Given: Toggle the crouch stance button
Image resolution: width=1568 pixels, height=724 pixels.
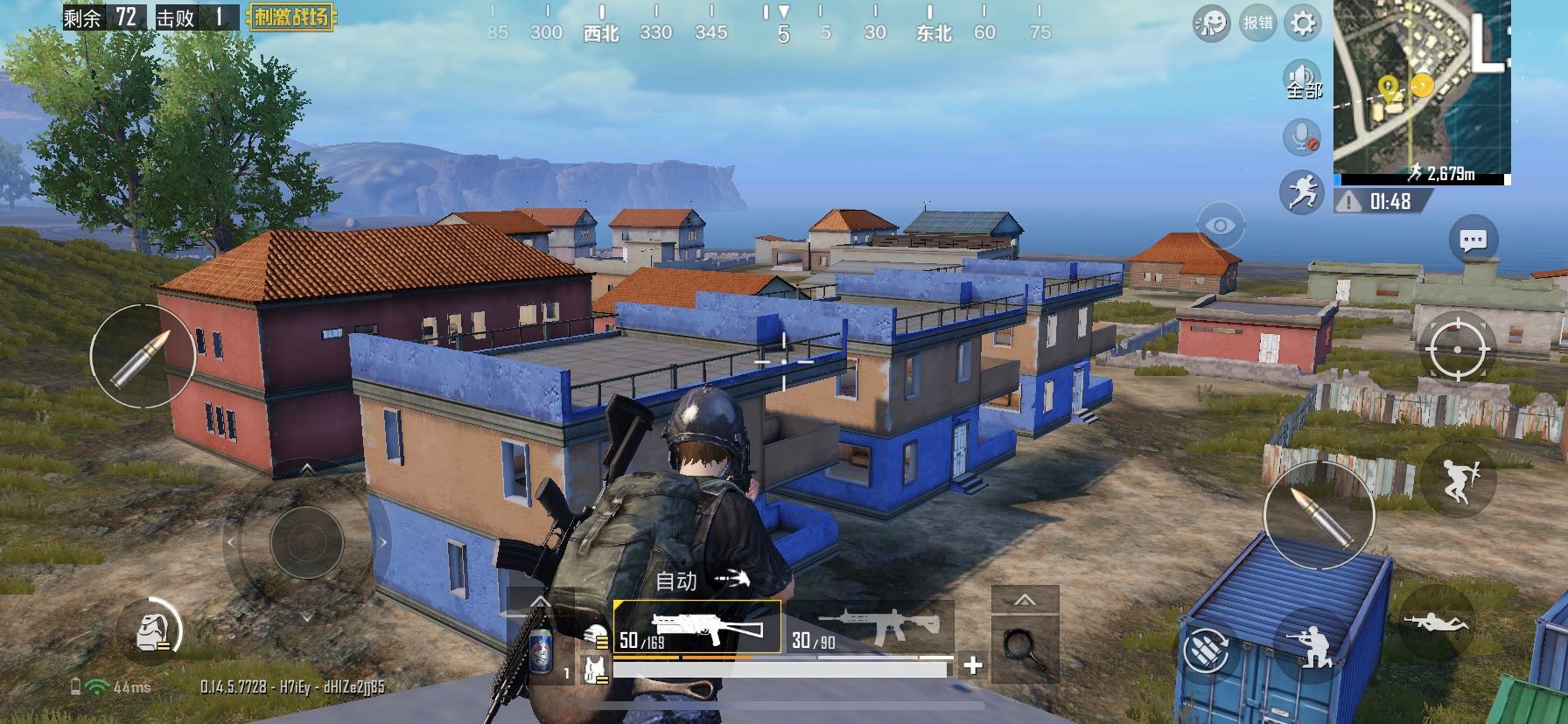Looking at the screenshot, I should click(1310, 647).
